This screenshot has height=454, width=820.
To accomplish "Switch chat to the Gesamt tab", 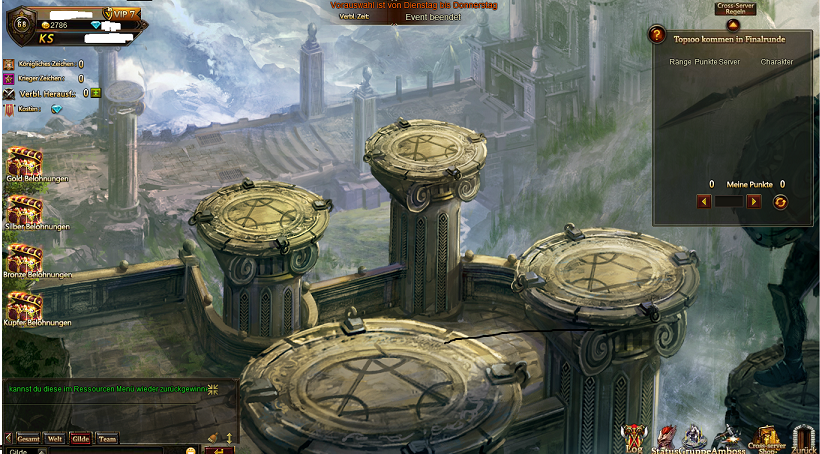I will pos(28,438).
